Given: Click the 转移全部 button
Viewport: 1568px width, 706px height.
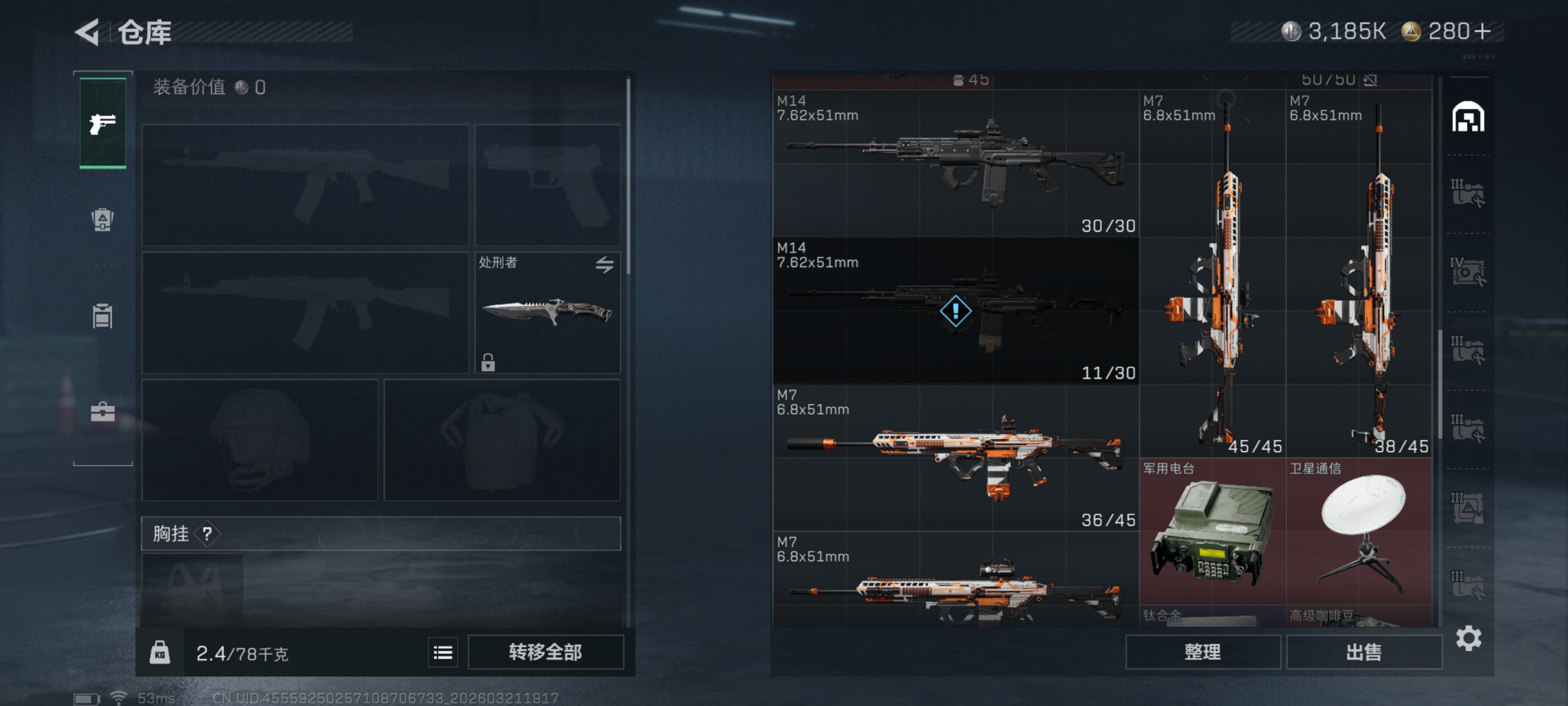Looking at the screenshot, I should click(545, 652).
